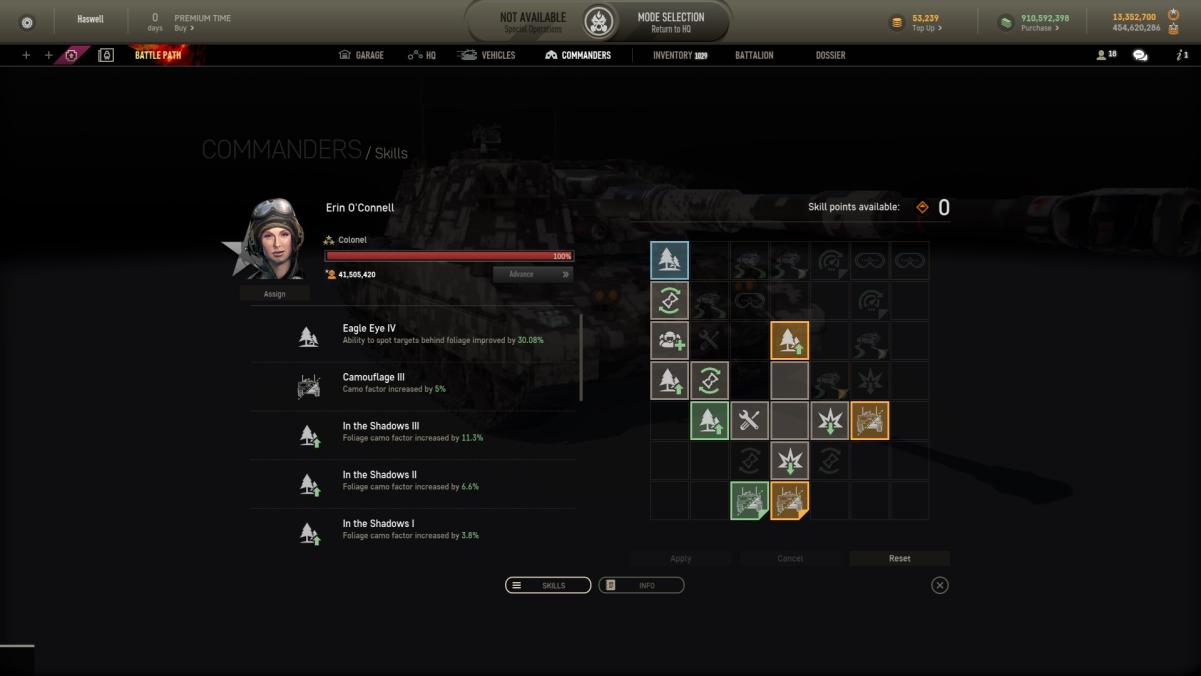This screenshot has height=676, width=1201.
Task: Reset the commander skill points
Action: pyautogui.click(x=899, y=558)
